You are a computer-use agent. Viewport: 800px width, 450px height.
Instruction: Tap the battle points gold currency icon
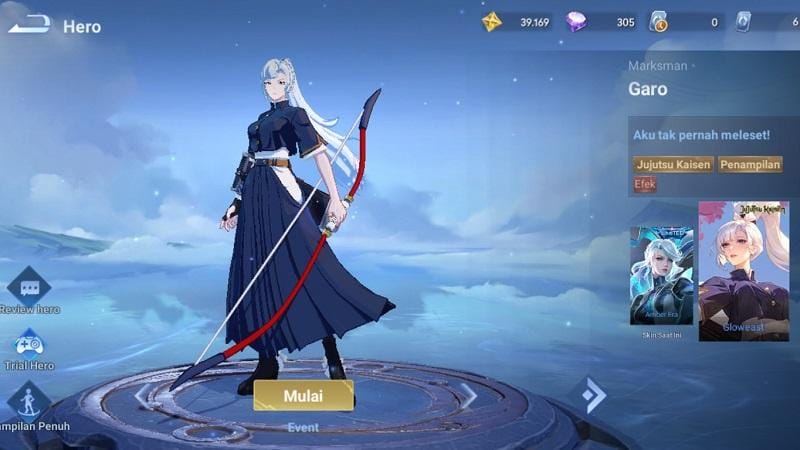(492, 22)
